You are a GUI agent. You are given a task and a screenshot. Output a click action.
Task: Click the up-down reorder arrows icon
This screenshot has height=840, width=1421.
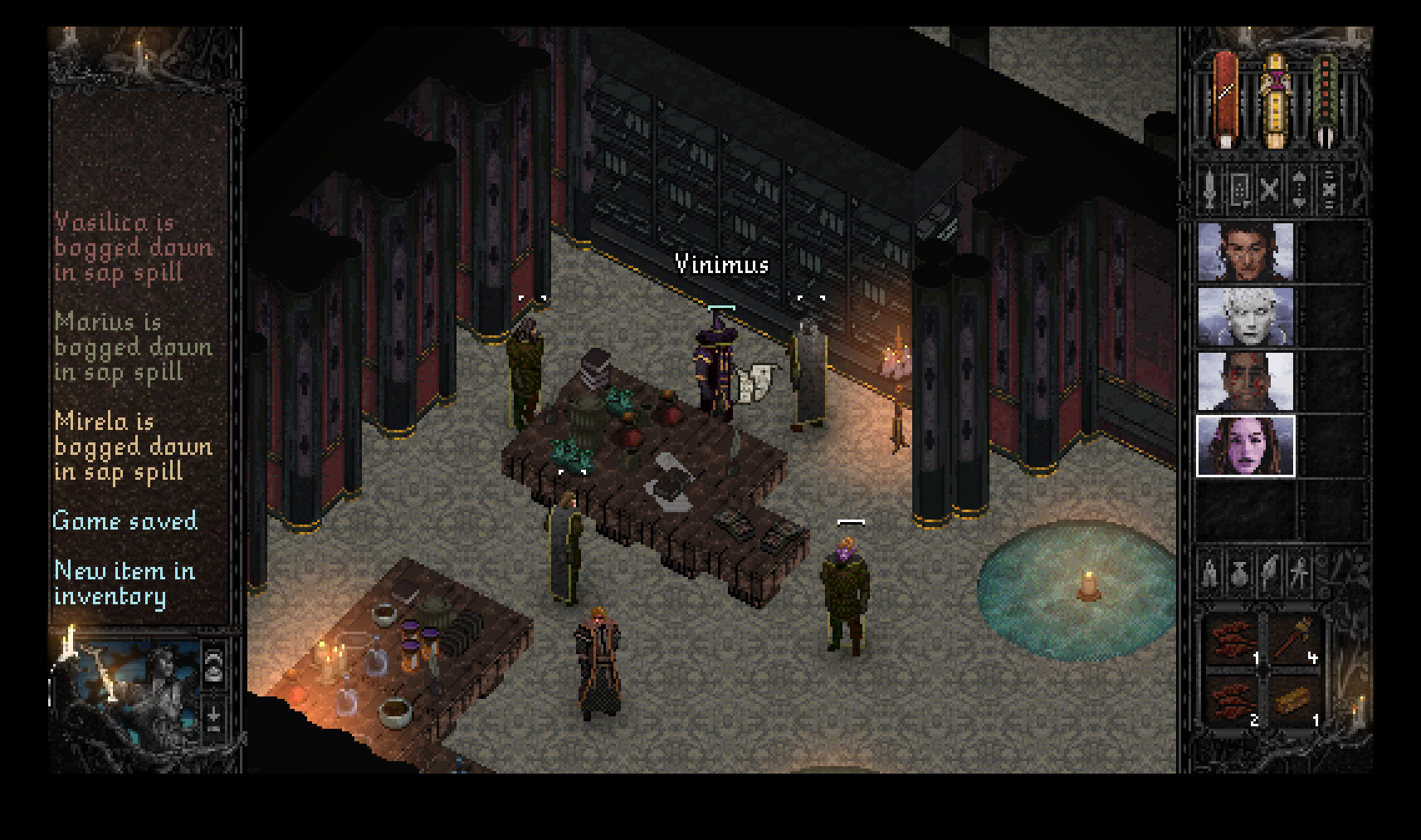(1299, 189)
